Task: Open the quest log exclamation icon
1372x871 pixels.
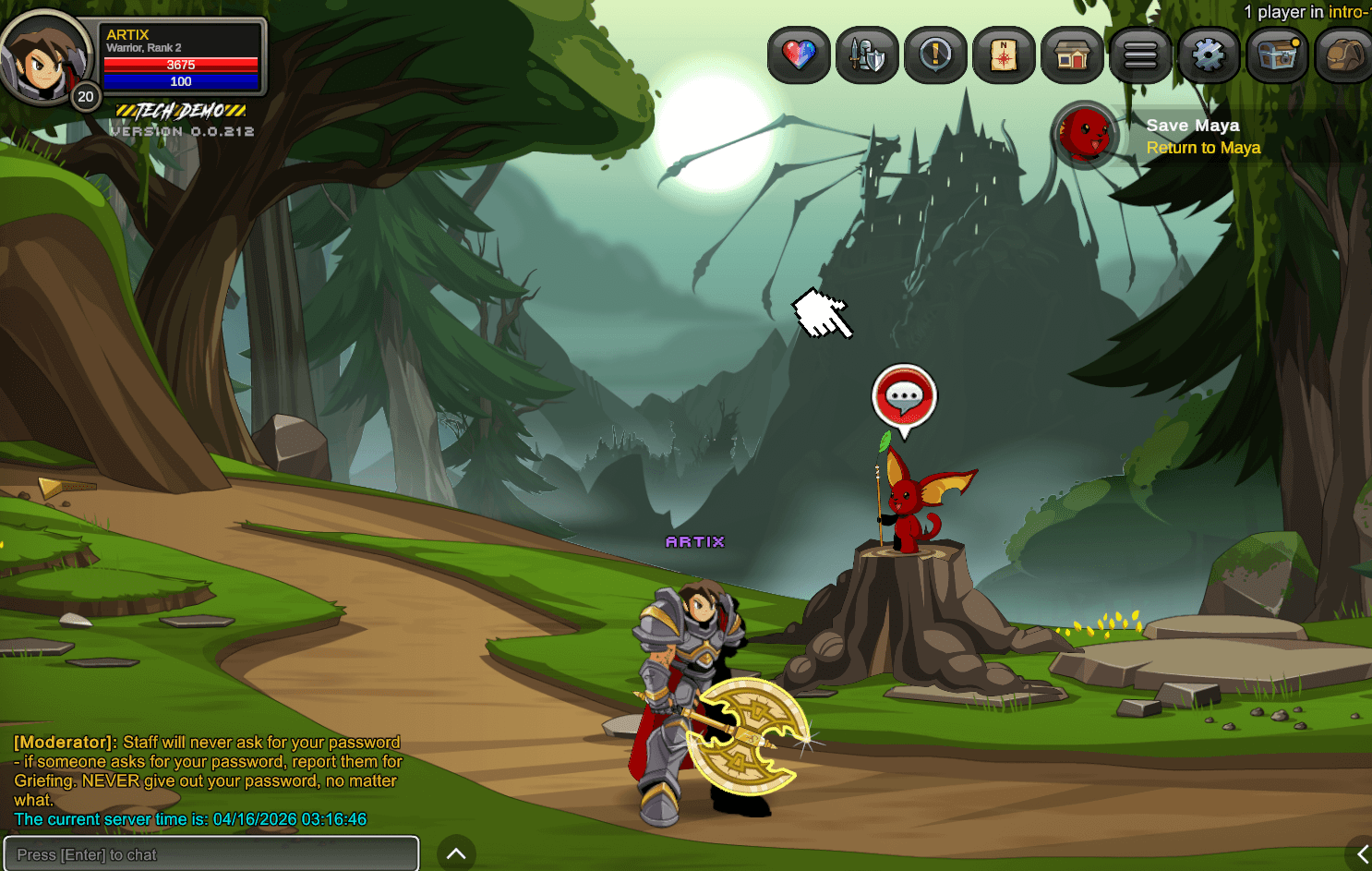Action: coord(935,55)
